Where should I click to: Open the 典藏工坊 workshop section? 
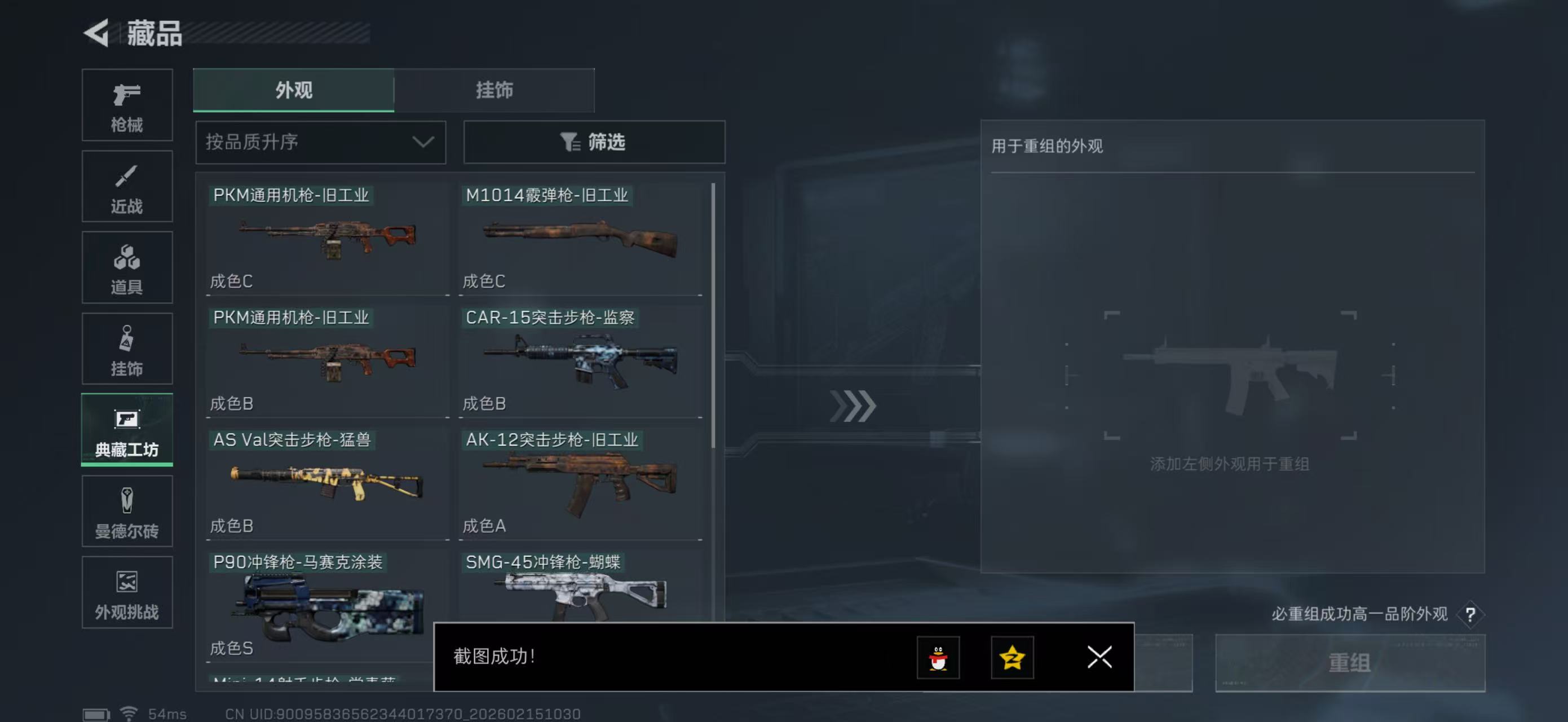[x=127, y=430]
